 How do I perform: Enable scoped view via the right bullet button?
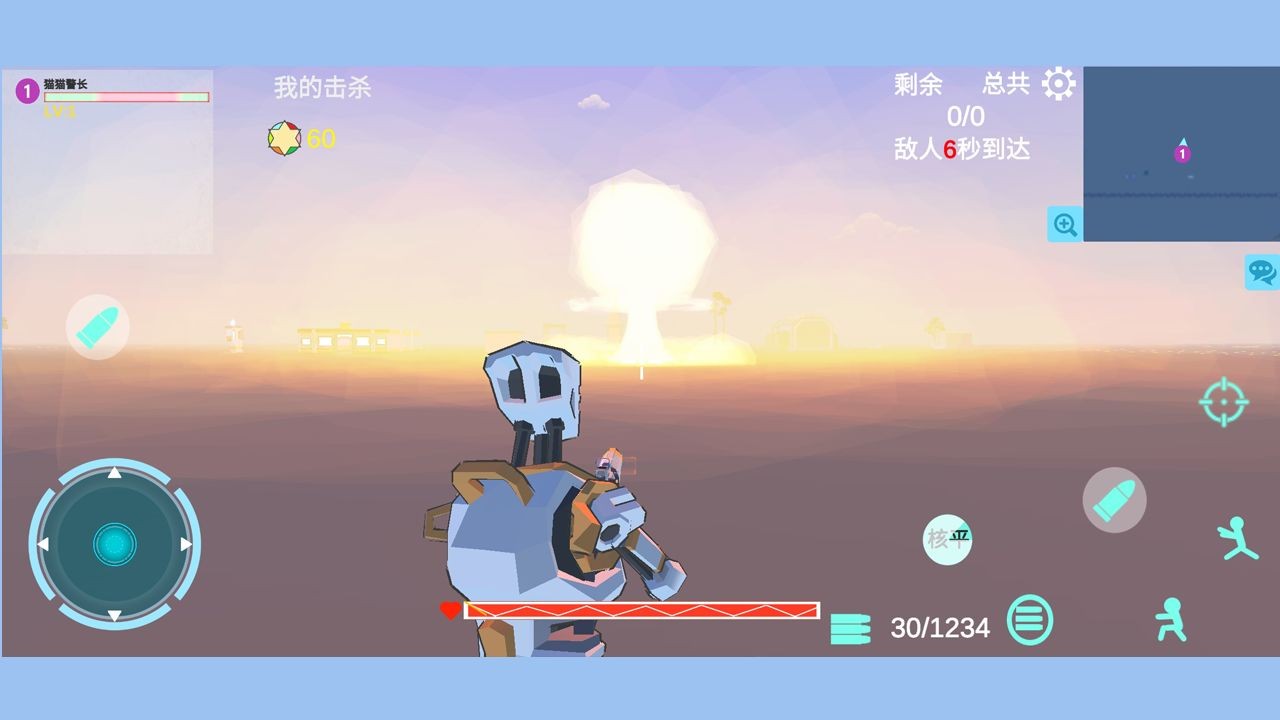coord(1114,498)
